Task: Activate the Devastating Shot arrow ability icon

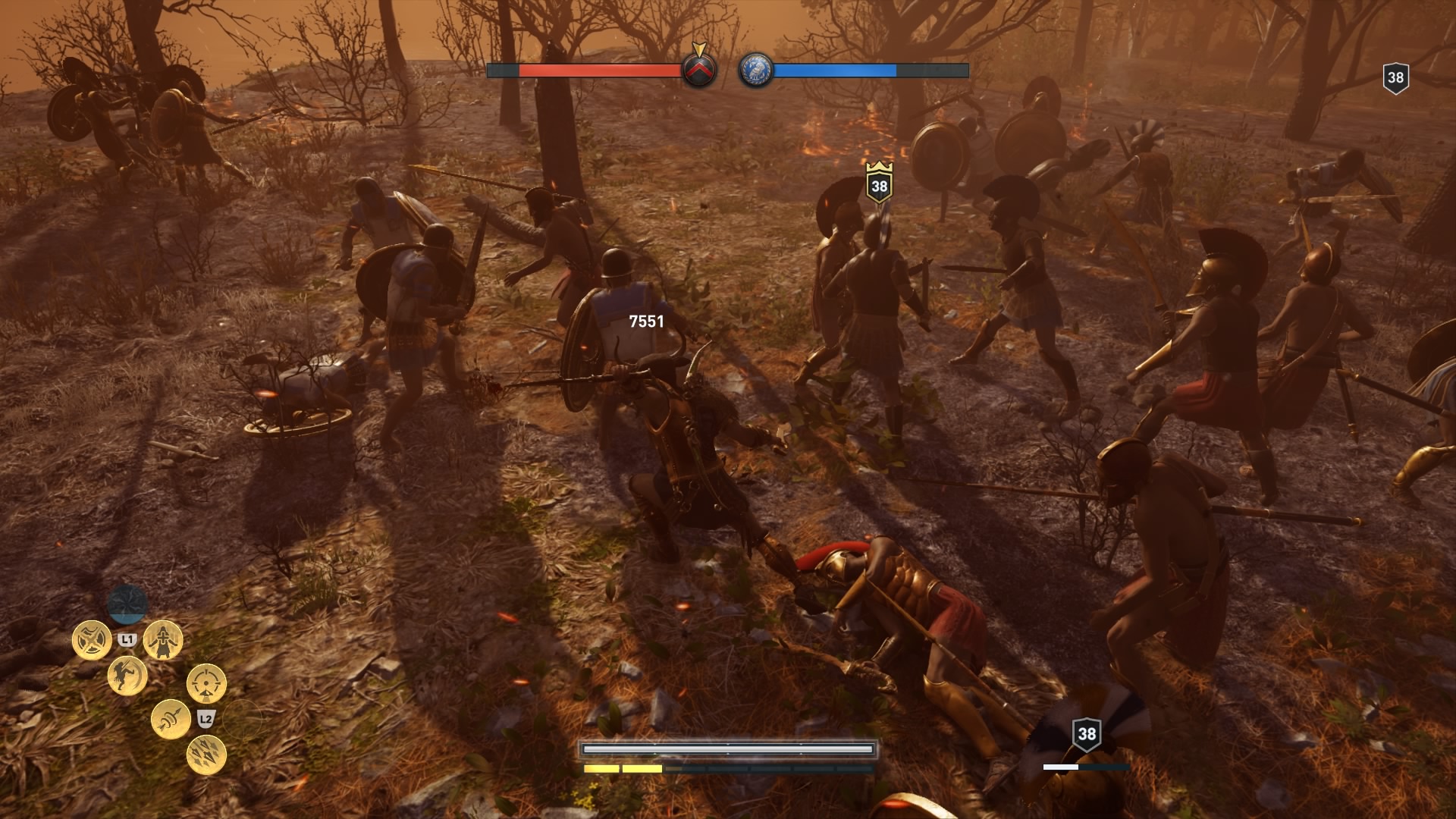Action: click(171, 720)
